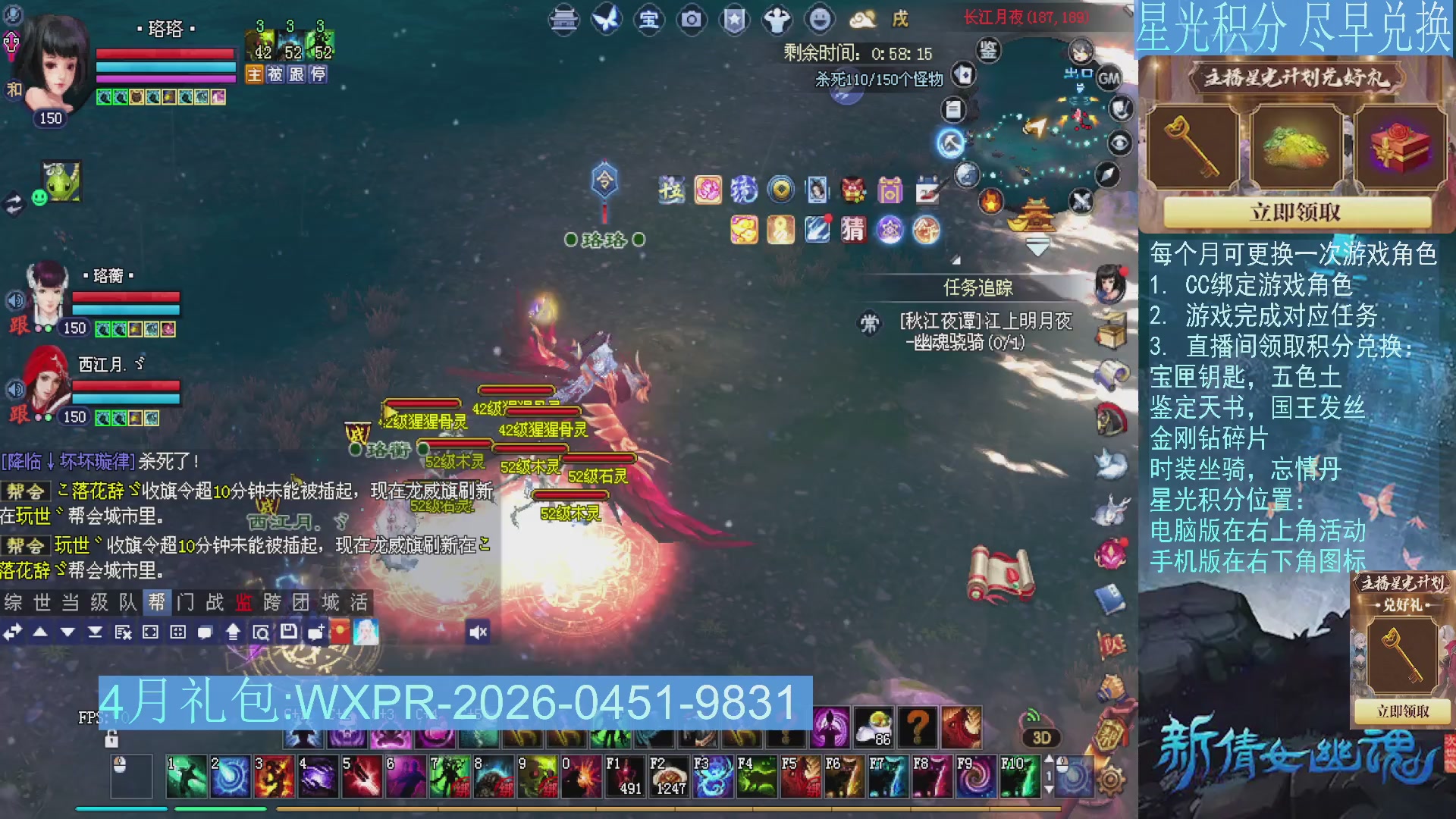The width and height of the screenshot is (1456, 819).
Task: Take a screenshot with the camera icon
Action: point(691,20)
